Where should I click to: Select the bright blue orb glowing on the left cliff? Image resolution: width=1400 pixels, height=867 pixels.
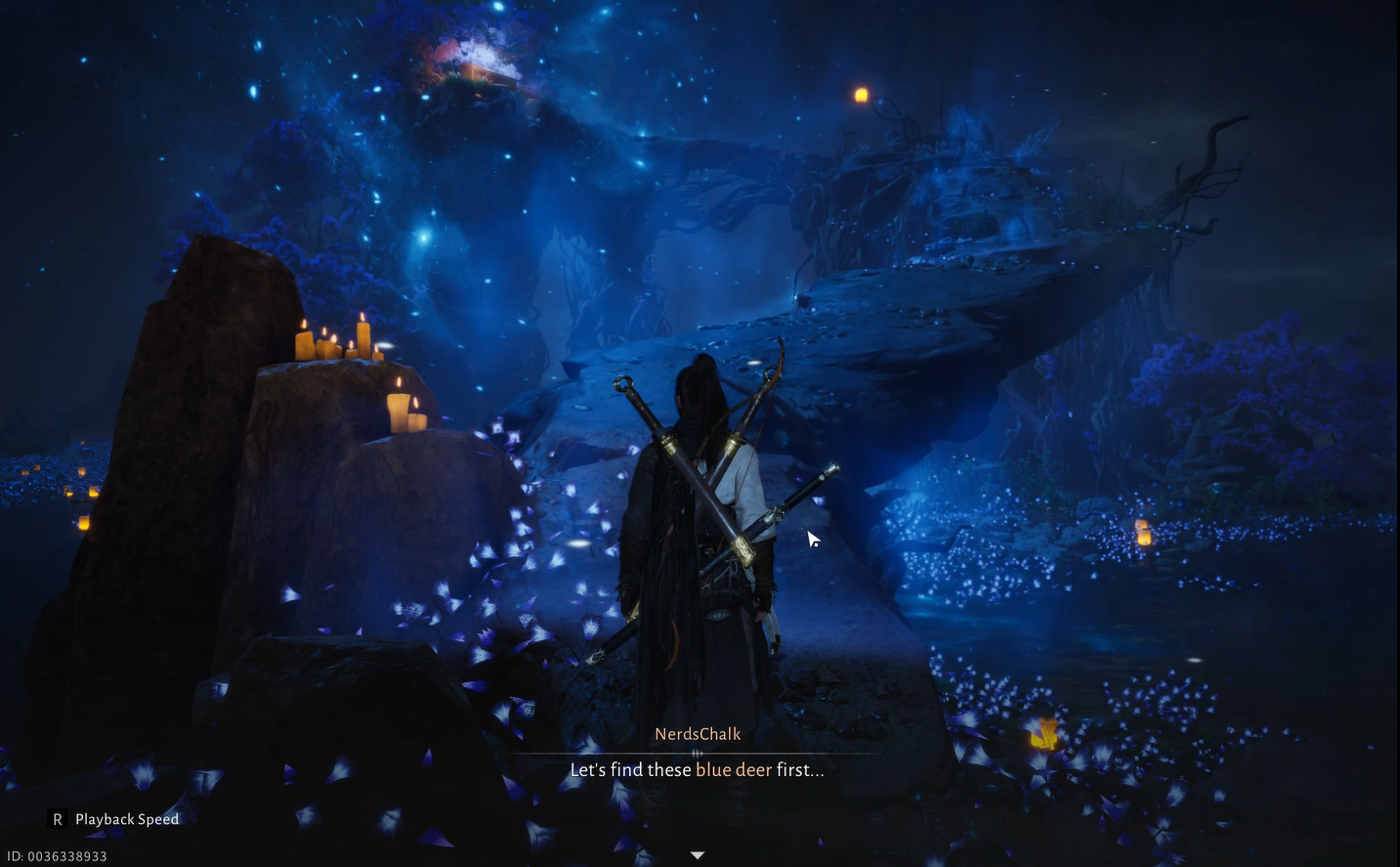(424, 237)
